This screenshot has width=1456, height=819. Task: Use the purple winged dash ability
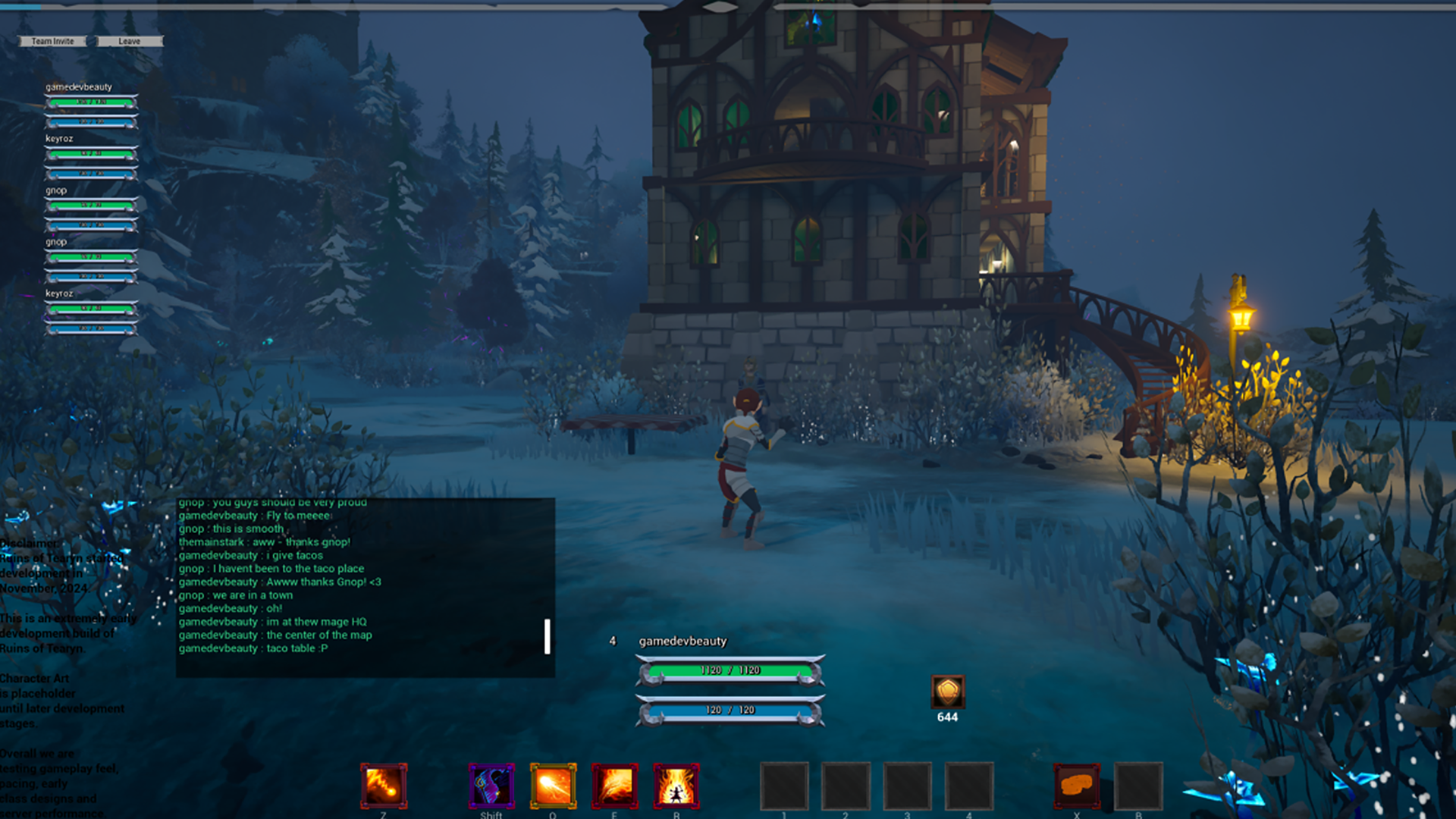(x=491, y=786)
